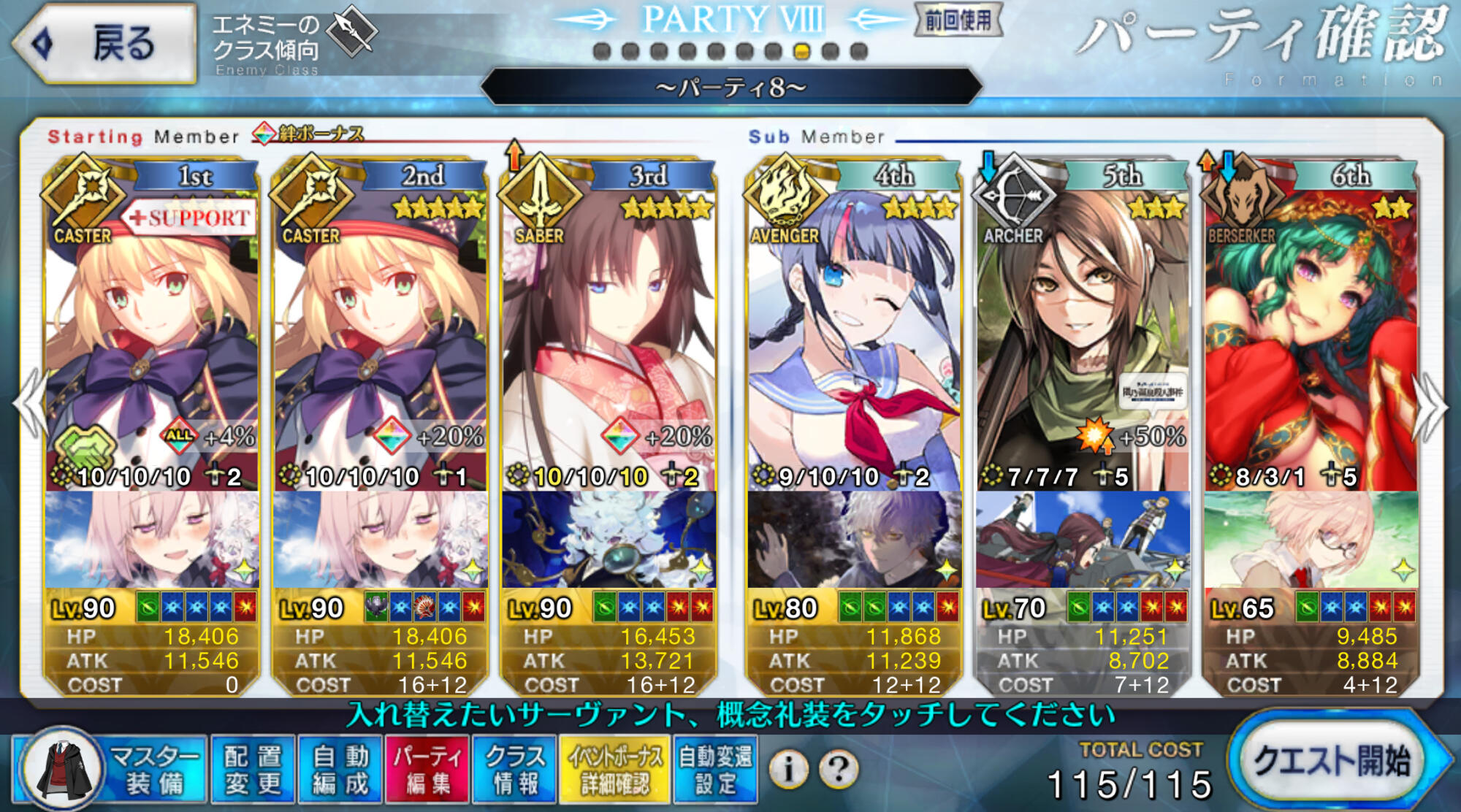
Task: Open マスター装備 master equipment
Action: 110,770
